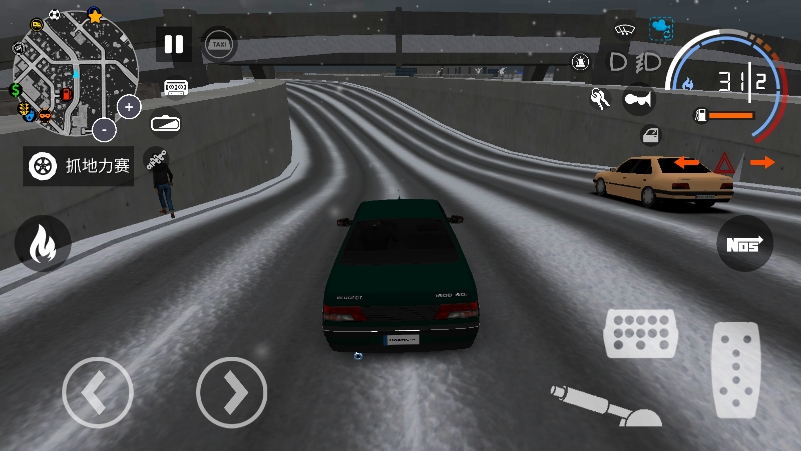Open the city minimap
801x451 pixels.
pyautogui.click(x=70, y=75)
